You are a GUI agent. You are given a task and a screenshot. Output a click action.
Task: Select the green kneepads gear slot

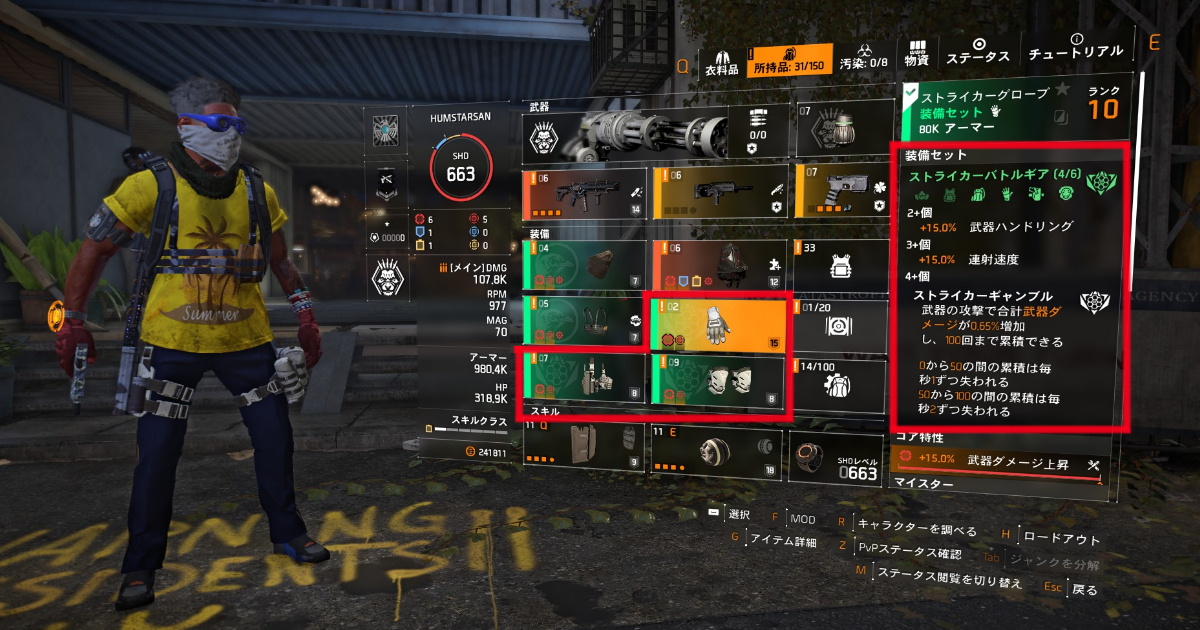coord(719,380)
